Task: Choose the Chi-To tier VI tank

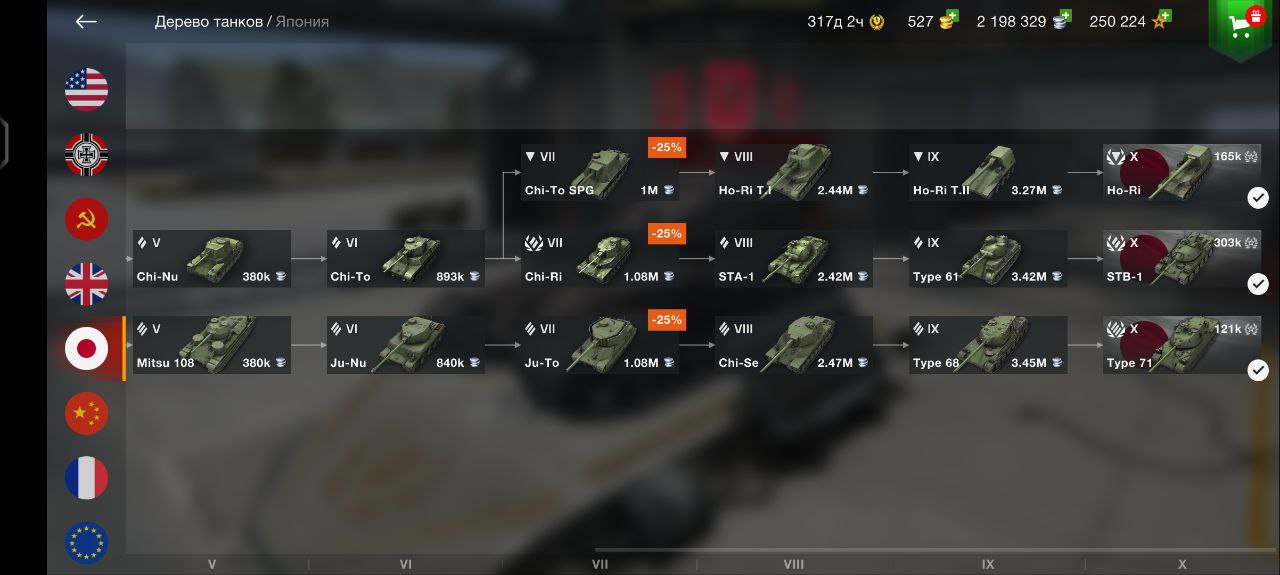Action: [x=405, y=259]
